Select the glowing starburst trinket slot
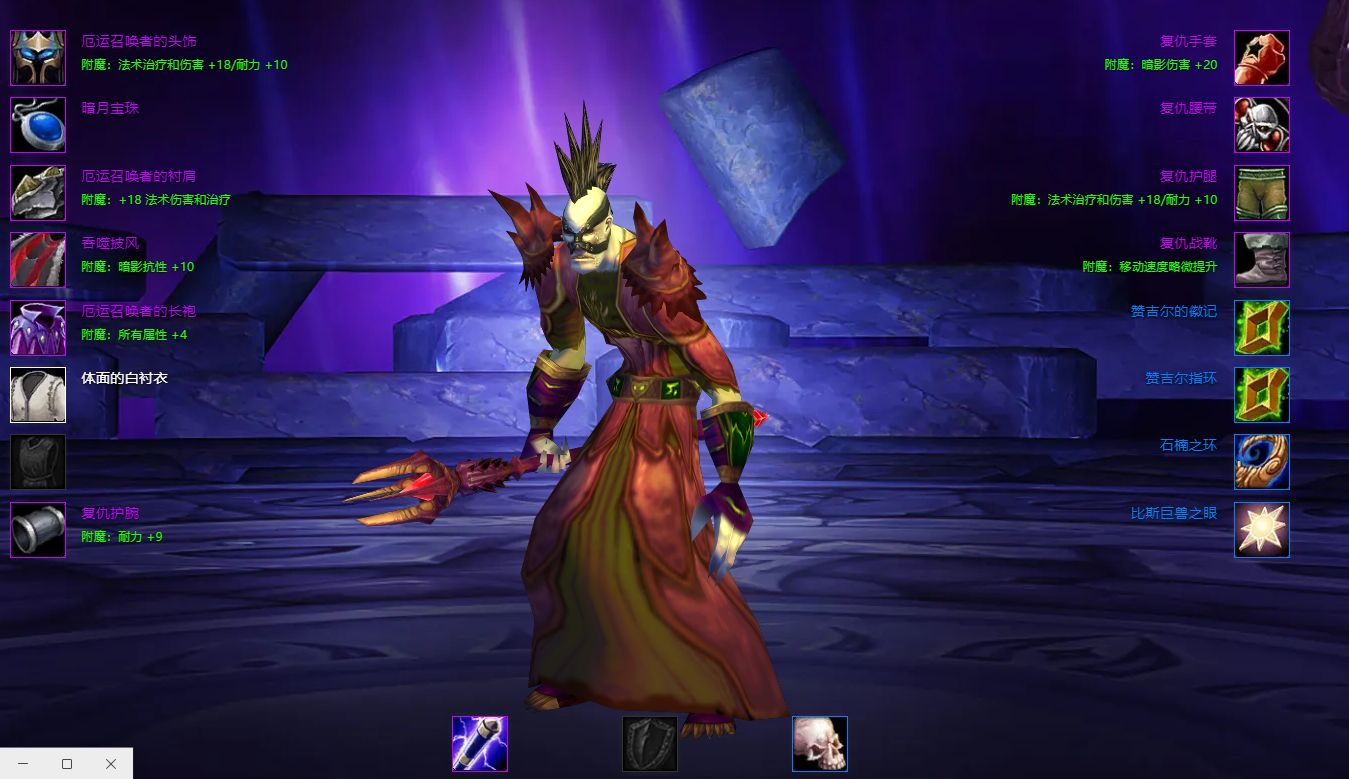The image size is (1349, 779). [1262, 530]
